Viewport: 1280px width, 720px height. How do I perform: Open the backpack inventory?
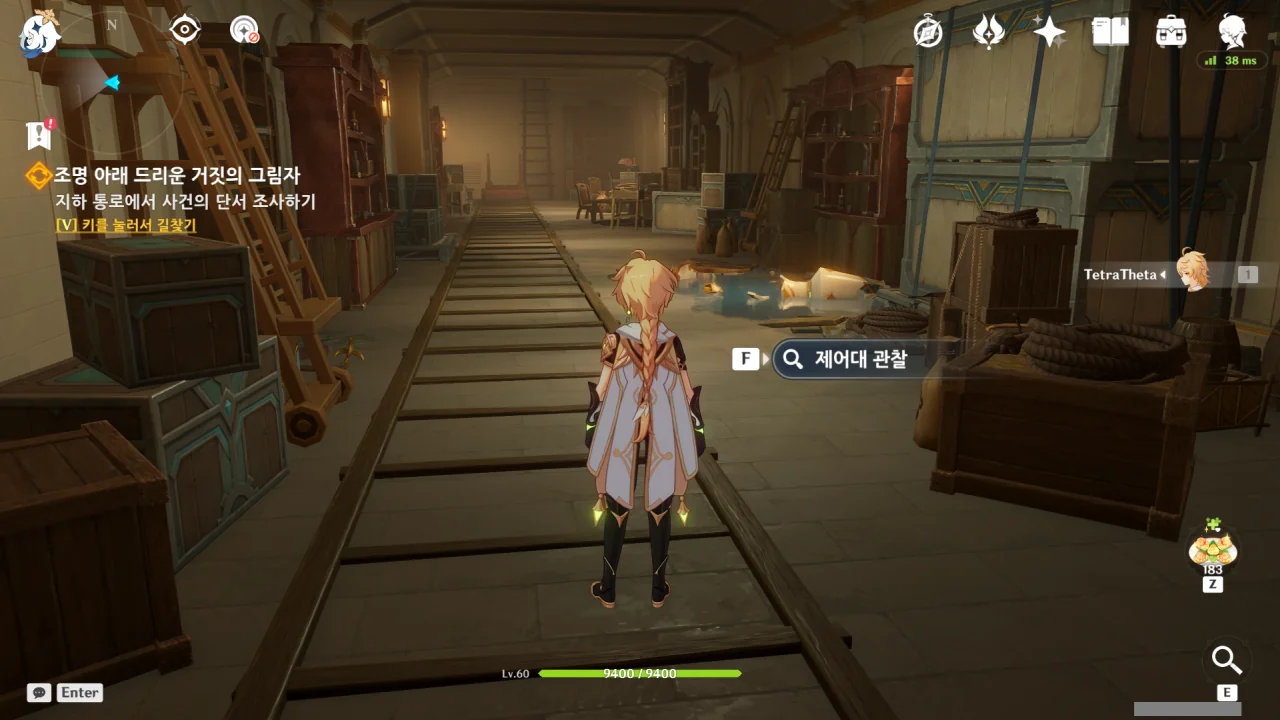[1171, 32]
